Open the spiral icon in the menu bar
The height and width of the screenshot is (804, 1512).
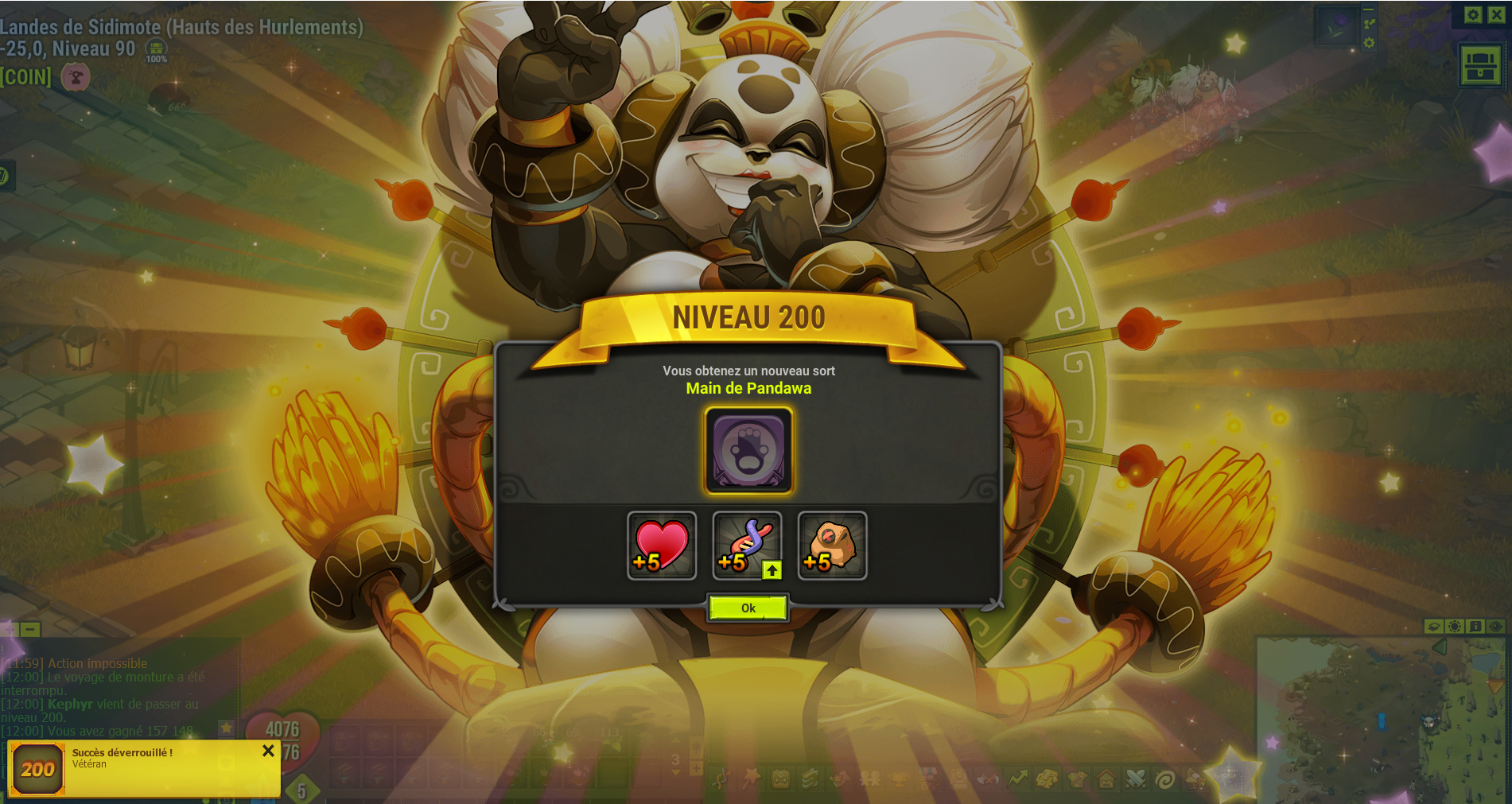pyautogui.click(x=1164, y=779)
